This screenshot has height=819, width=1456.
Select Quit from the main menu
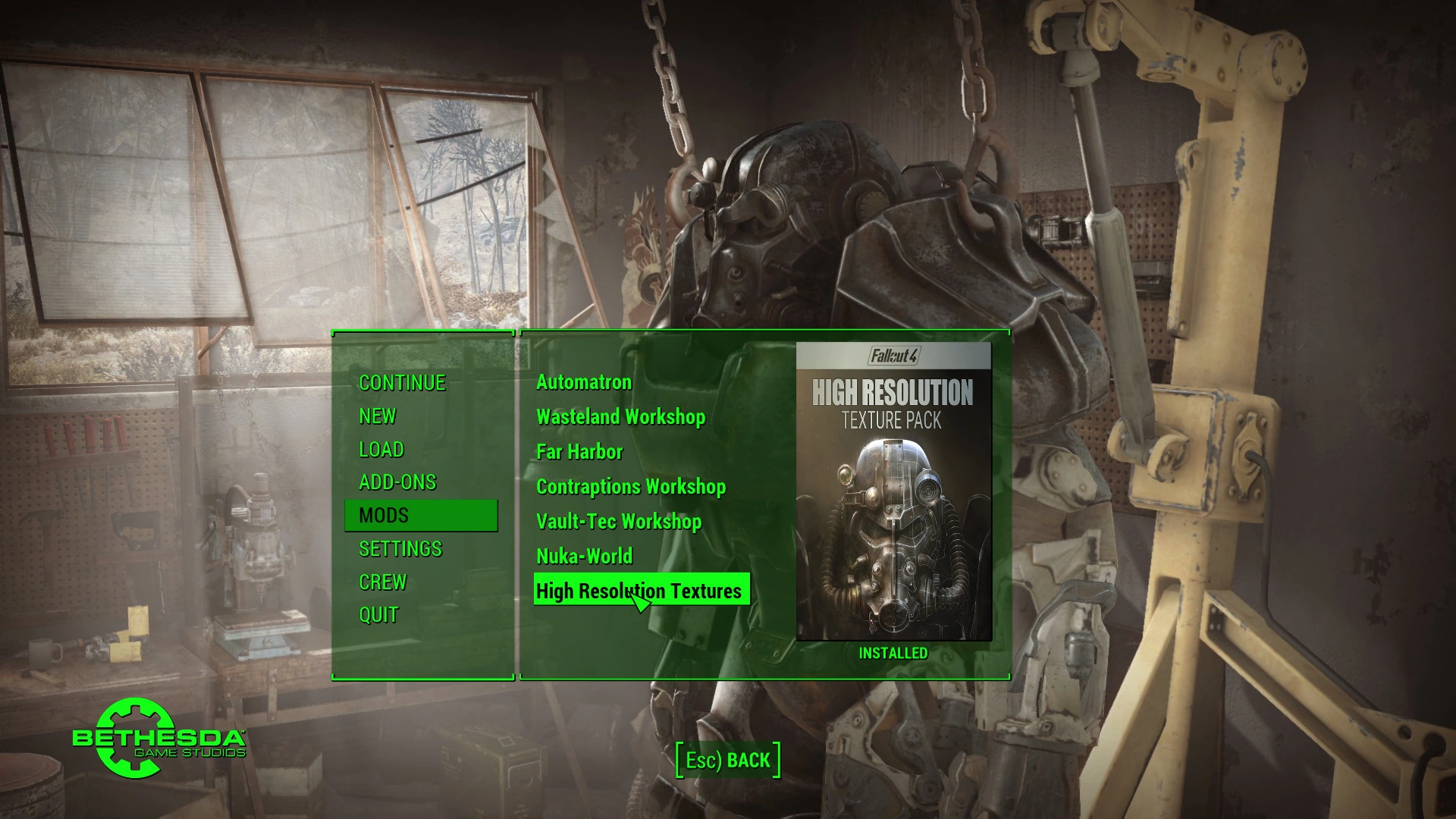click(378, 615)
